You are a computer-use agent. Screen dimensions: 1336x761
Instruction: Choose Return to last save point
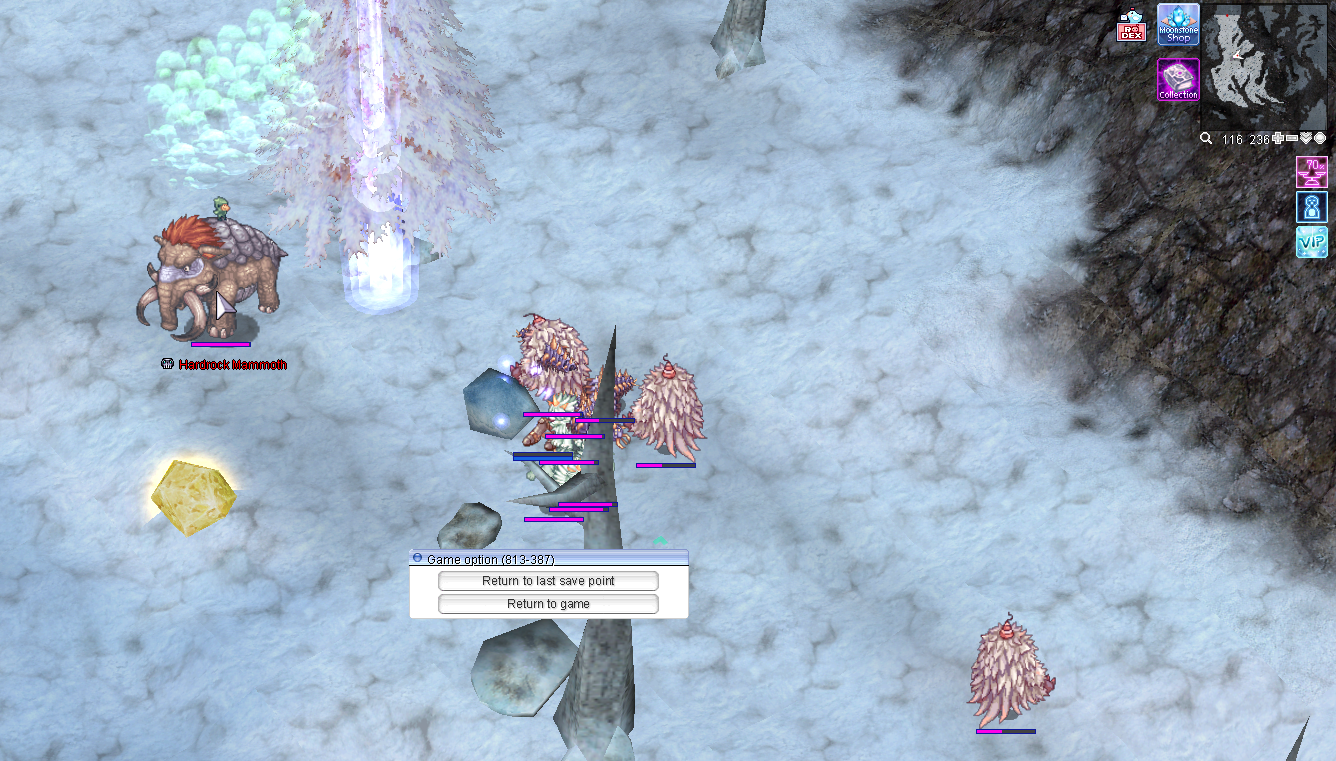548,581
